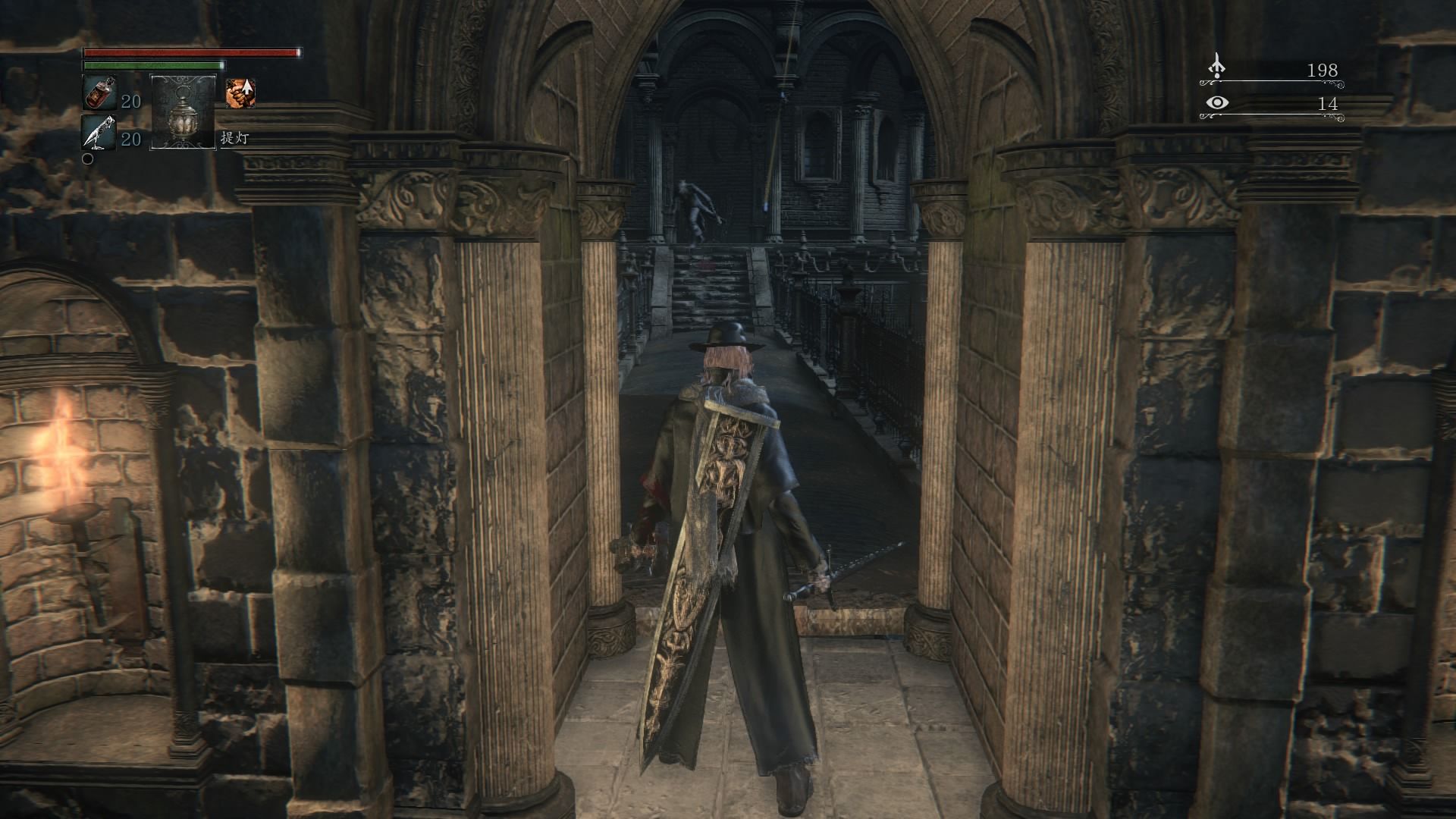Click the insight eye icon
Screen dimensions: 1456x819
pyautogui.click(x=1217, y=103)
